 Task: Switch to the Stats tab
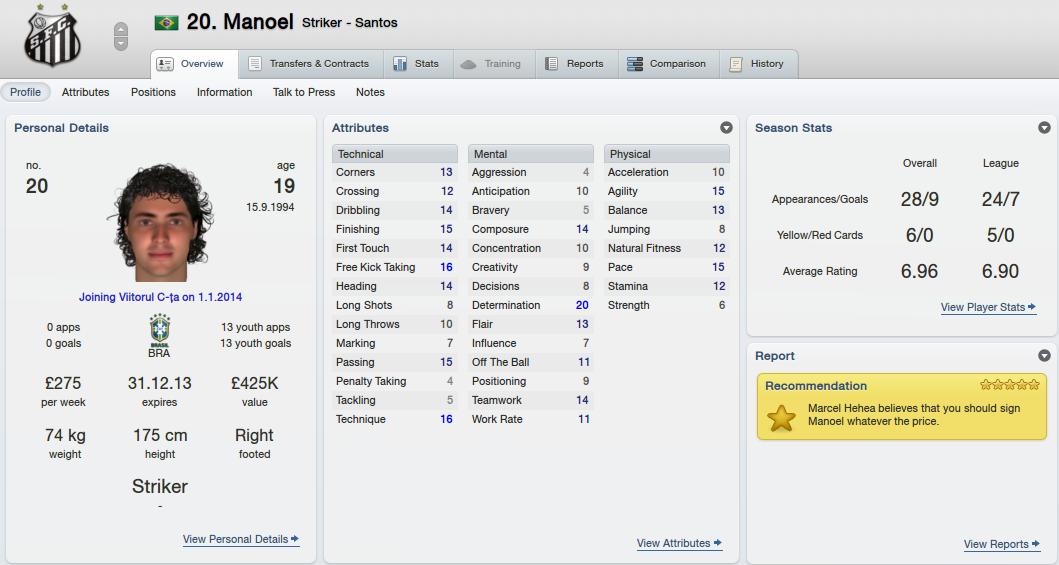click(x=416, y=64)
